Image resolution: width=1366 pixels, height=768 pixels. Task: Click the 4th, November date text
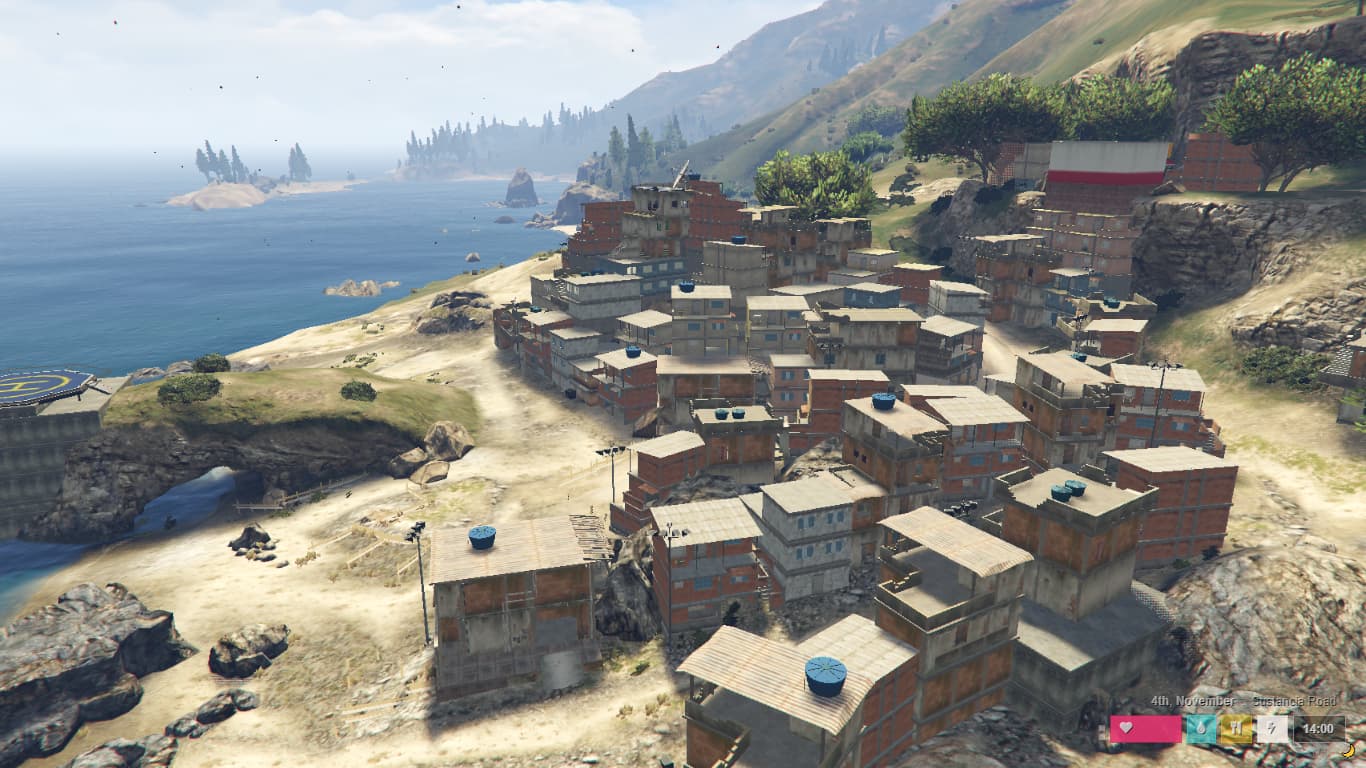point(1193,701)
